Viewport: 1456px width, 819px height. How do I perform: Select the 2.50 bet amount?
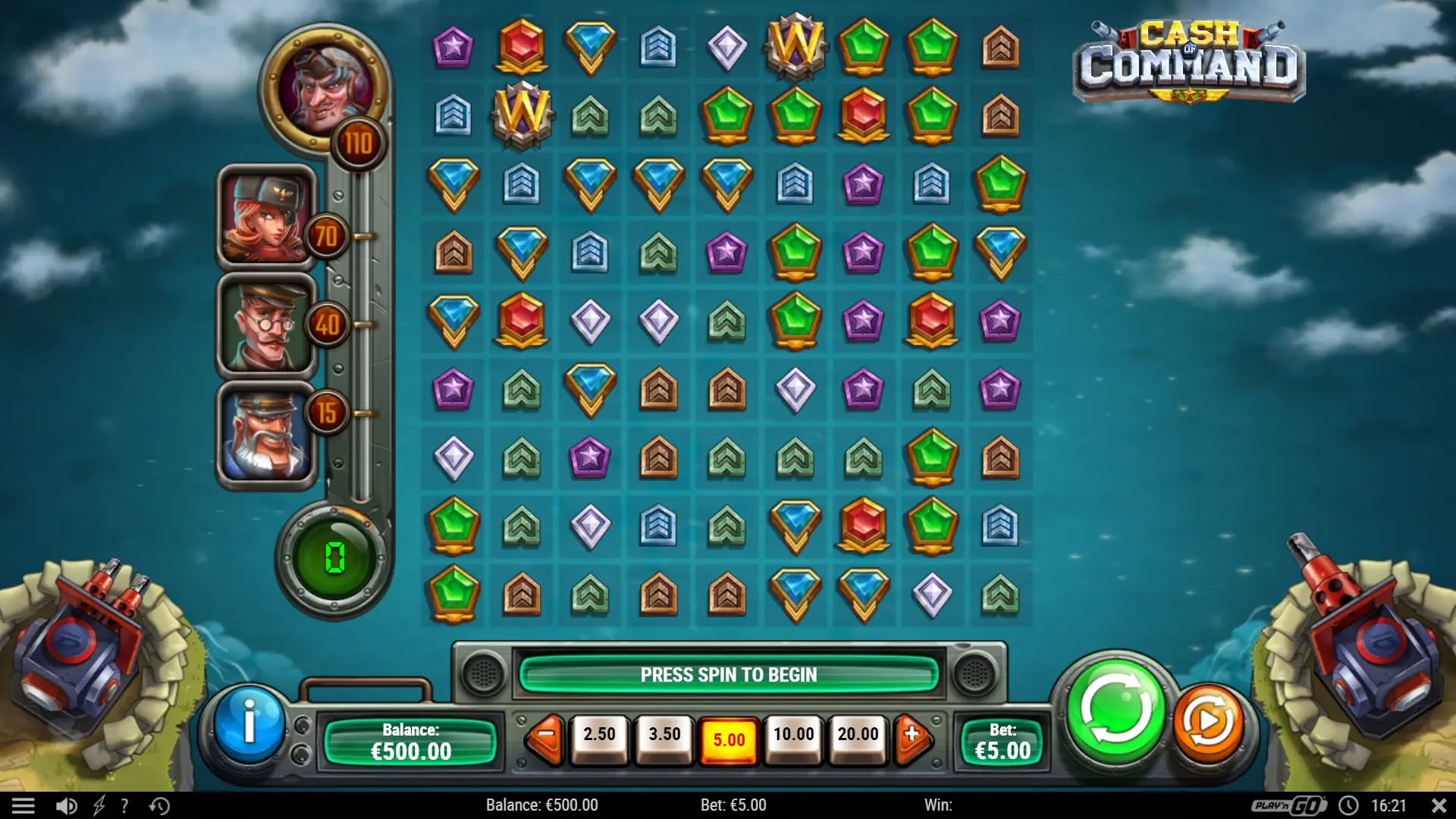599,734
